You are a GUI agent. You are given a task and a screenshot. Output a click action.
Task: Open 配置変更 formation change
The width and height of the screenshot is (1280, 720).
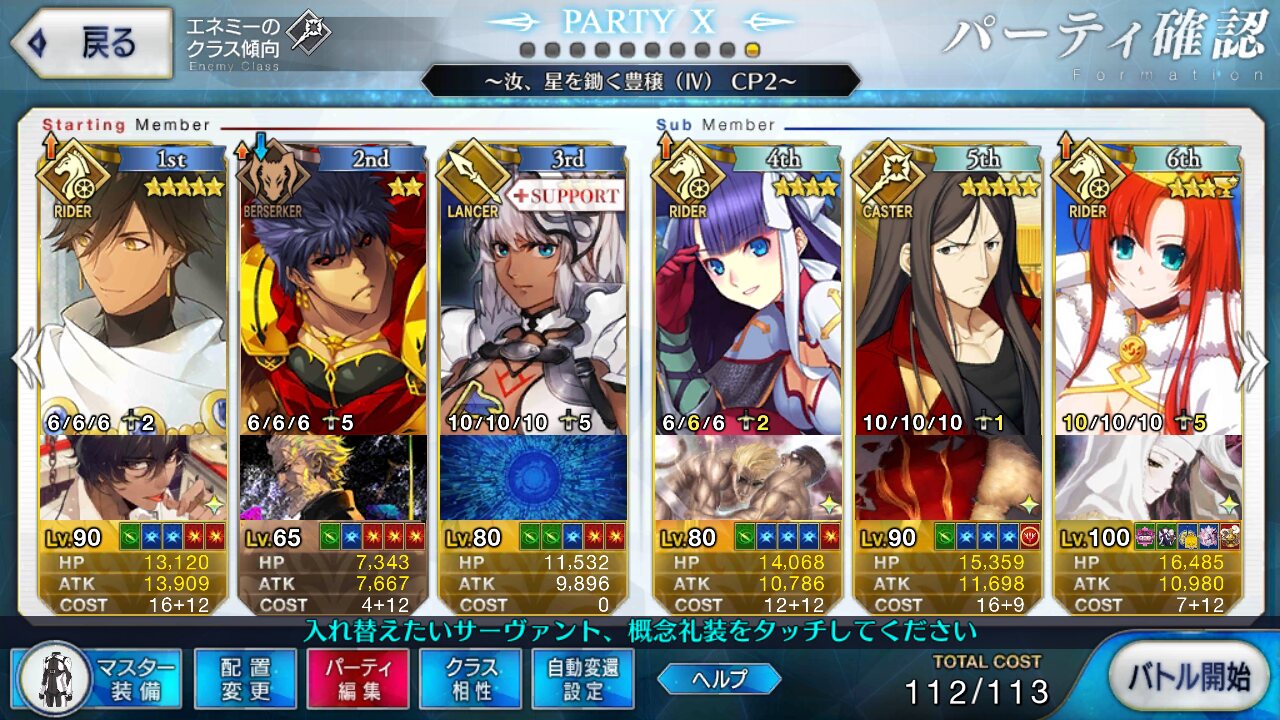coord(245,679)
